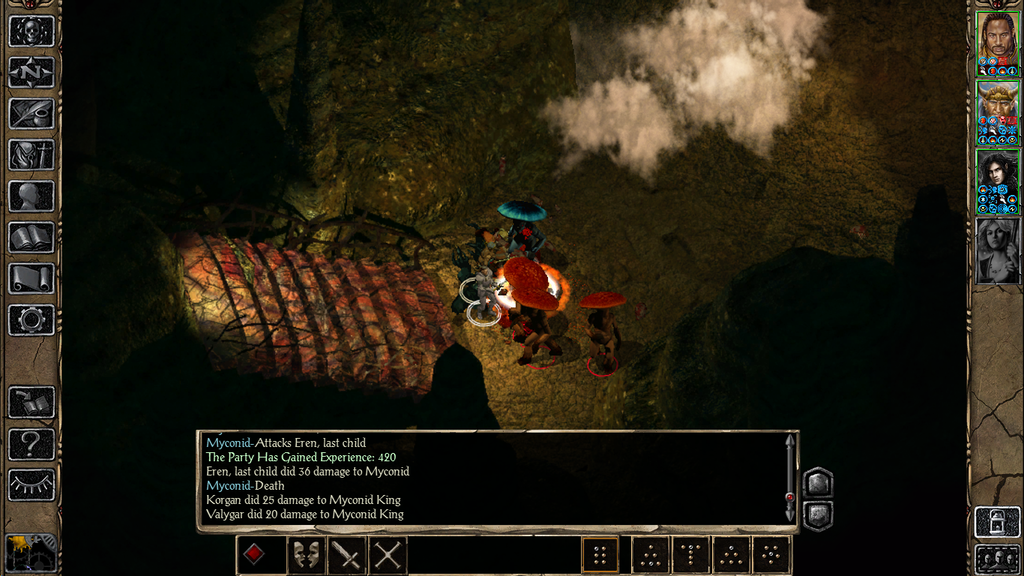Open the options gear menu

pos(31,320)
